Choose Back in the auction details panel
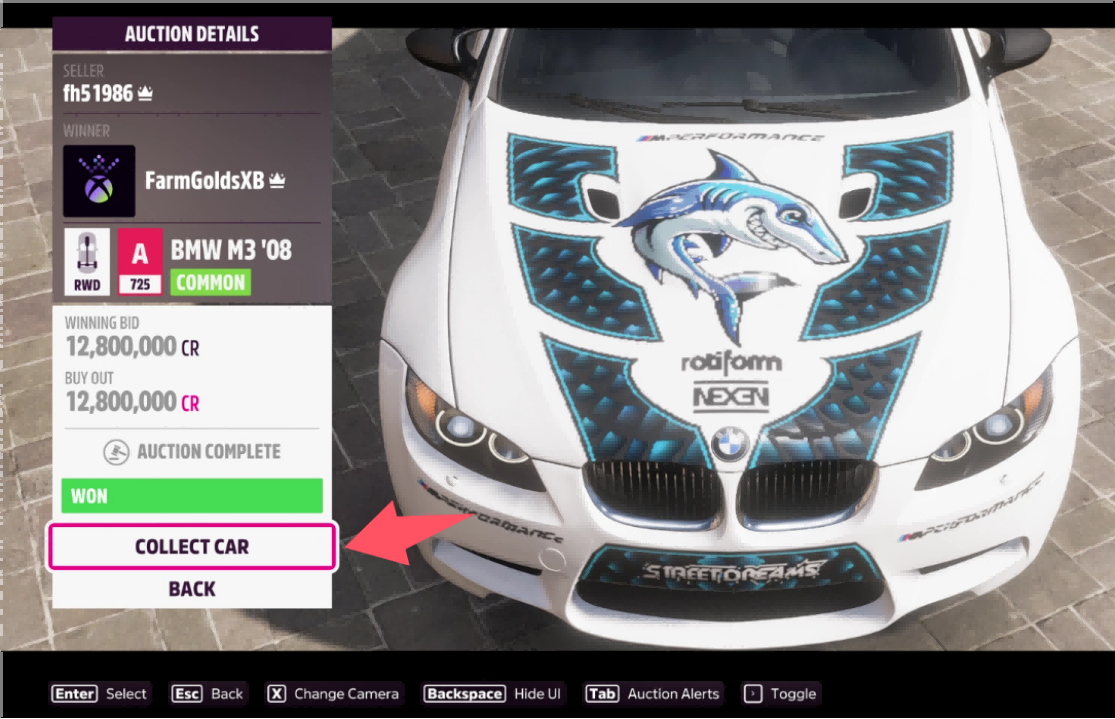Screen dimensions: 1115x719 192,589
